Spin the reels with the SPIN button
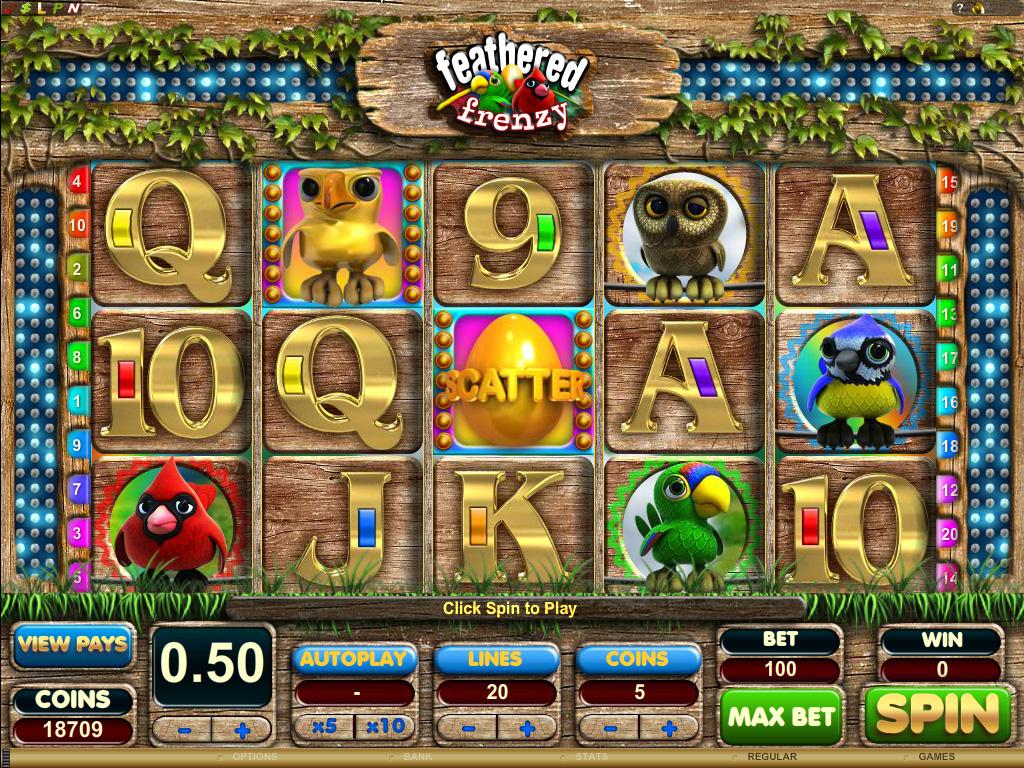 click(937, 714)
